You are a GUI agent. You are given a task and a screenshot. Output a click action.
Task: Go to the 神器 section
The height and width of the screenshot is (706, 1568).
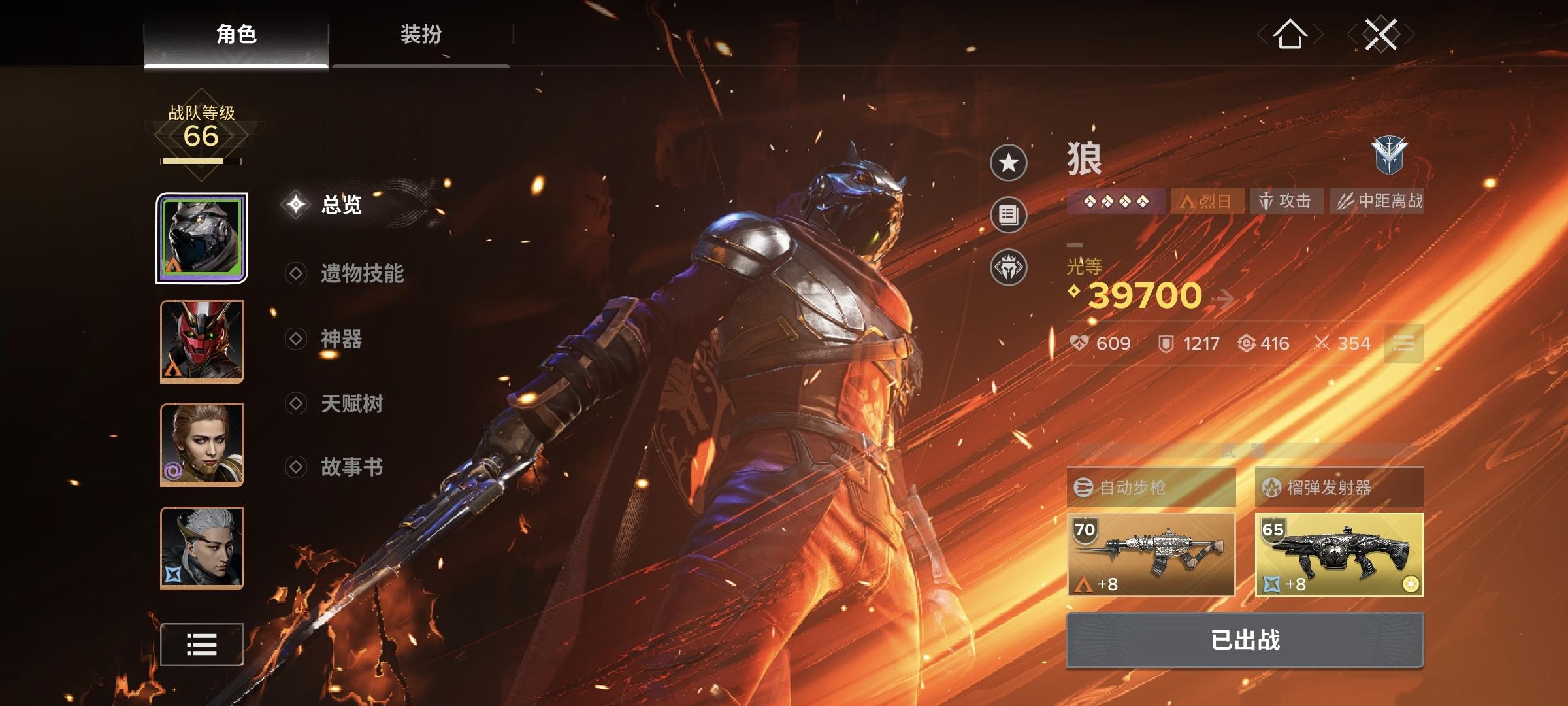pyautogui.click(x=341, y=339)
